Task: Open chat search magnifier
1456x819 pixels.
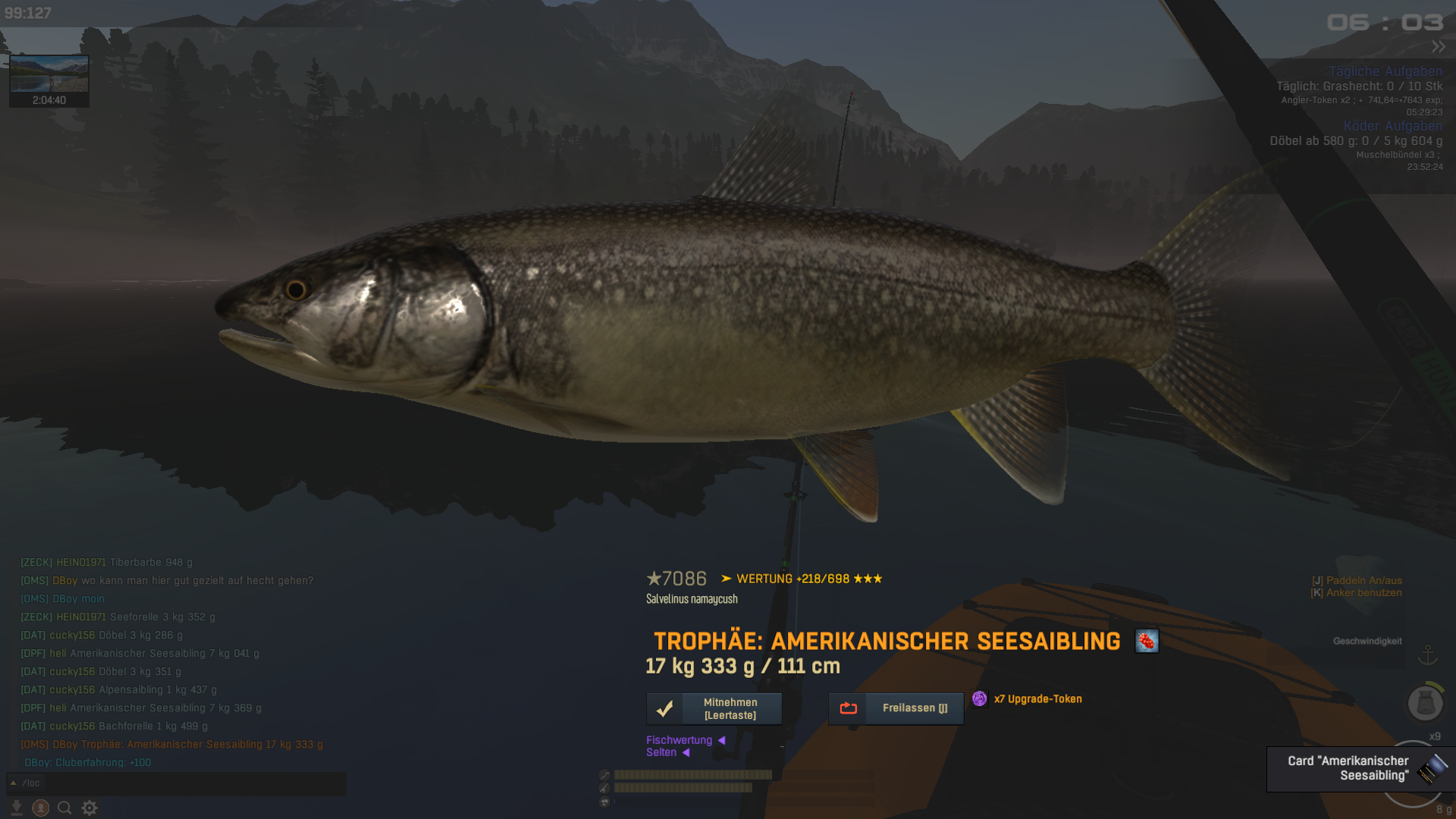Action: click(x=65, y=808)
